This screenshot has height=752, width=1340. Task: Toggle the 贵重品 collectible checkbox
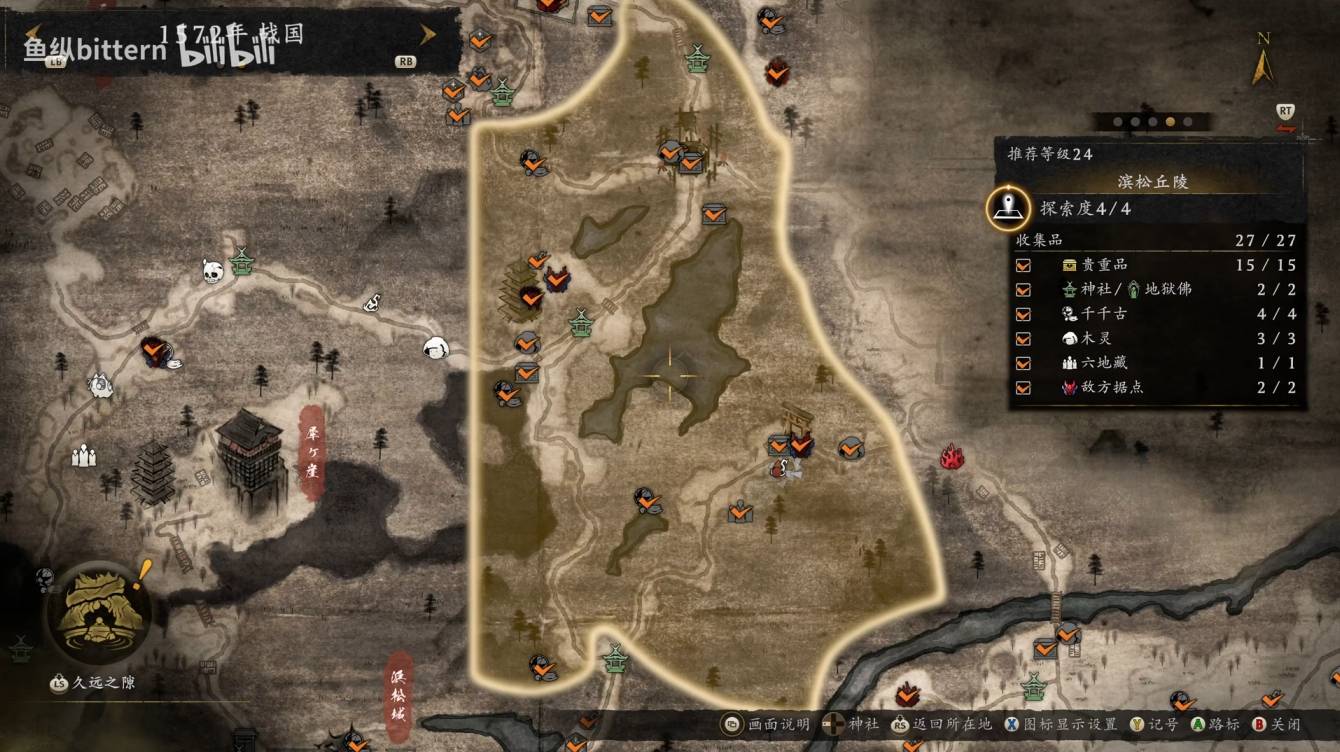pyautogui.click(x=1023, y=265)
